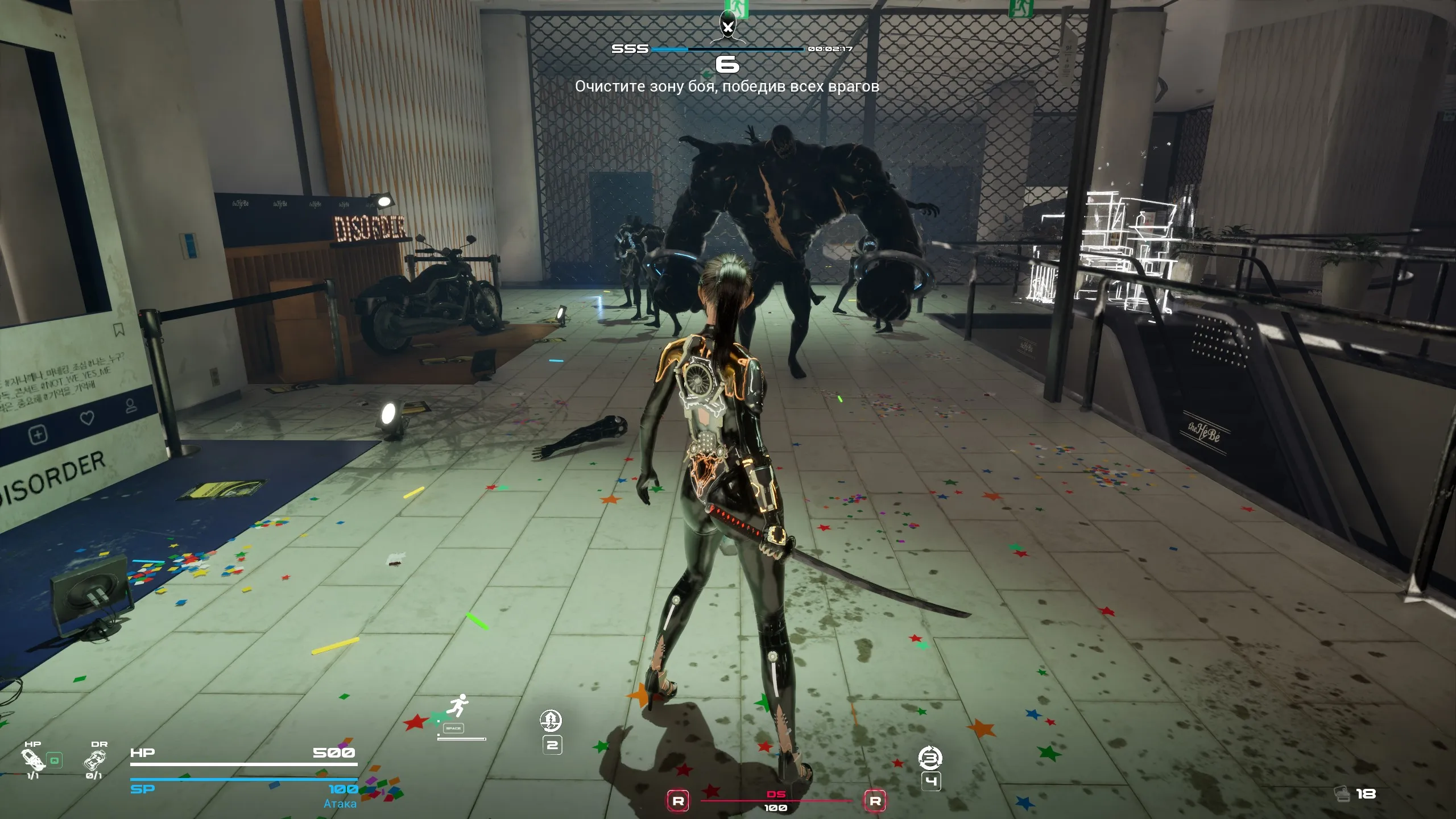Click the card currency icon beside 18

(1342, 793)
